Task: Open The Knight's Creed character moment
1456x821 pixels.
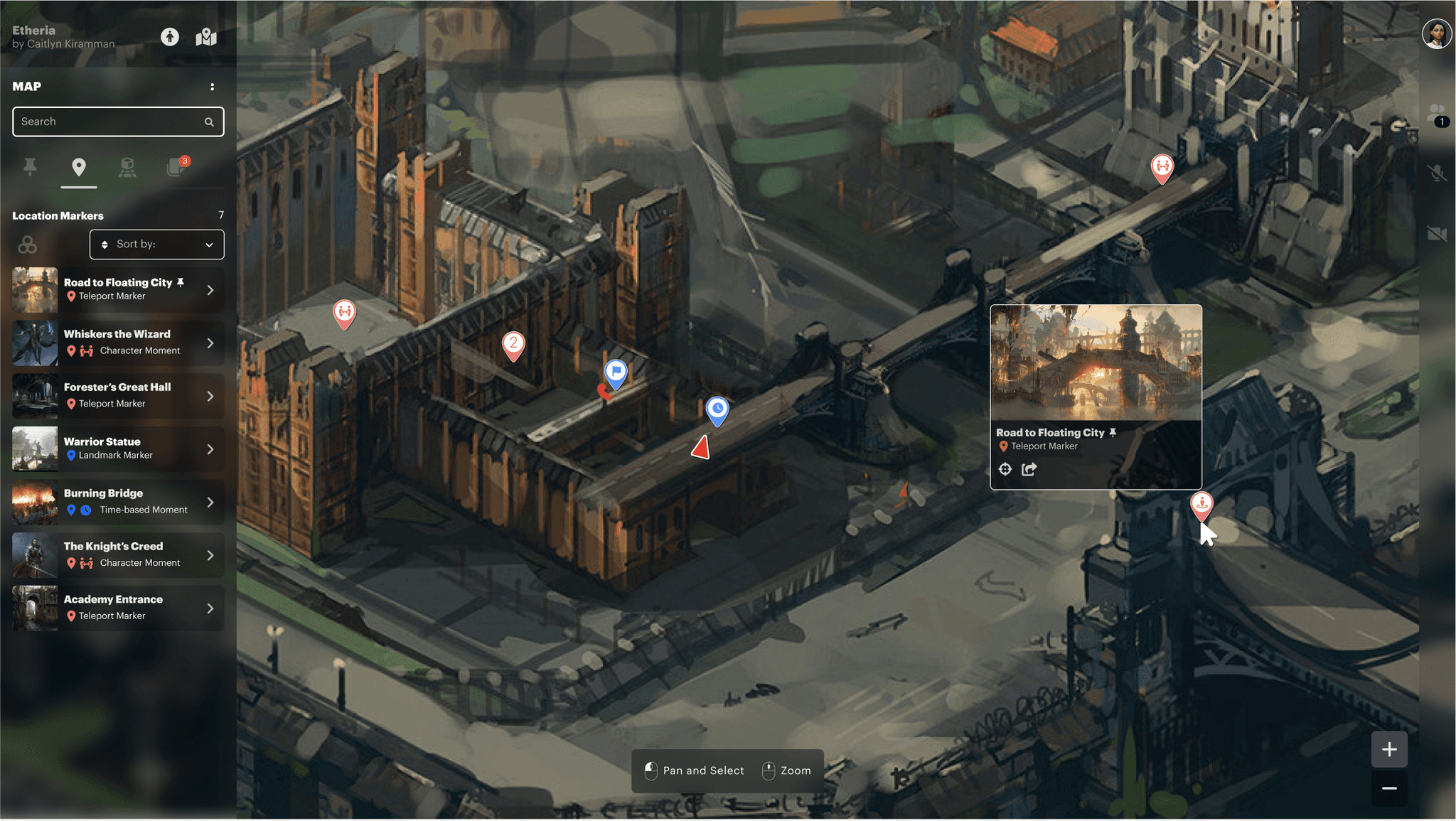Action: tap(118, 555)
